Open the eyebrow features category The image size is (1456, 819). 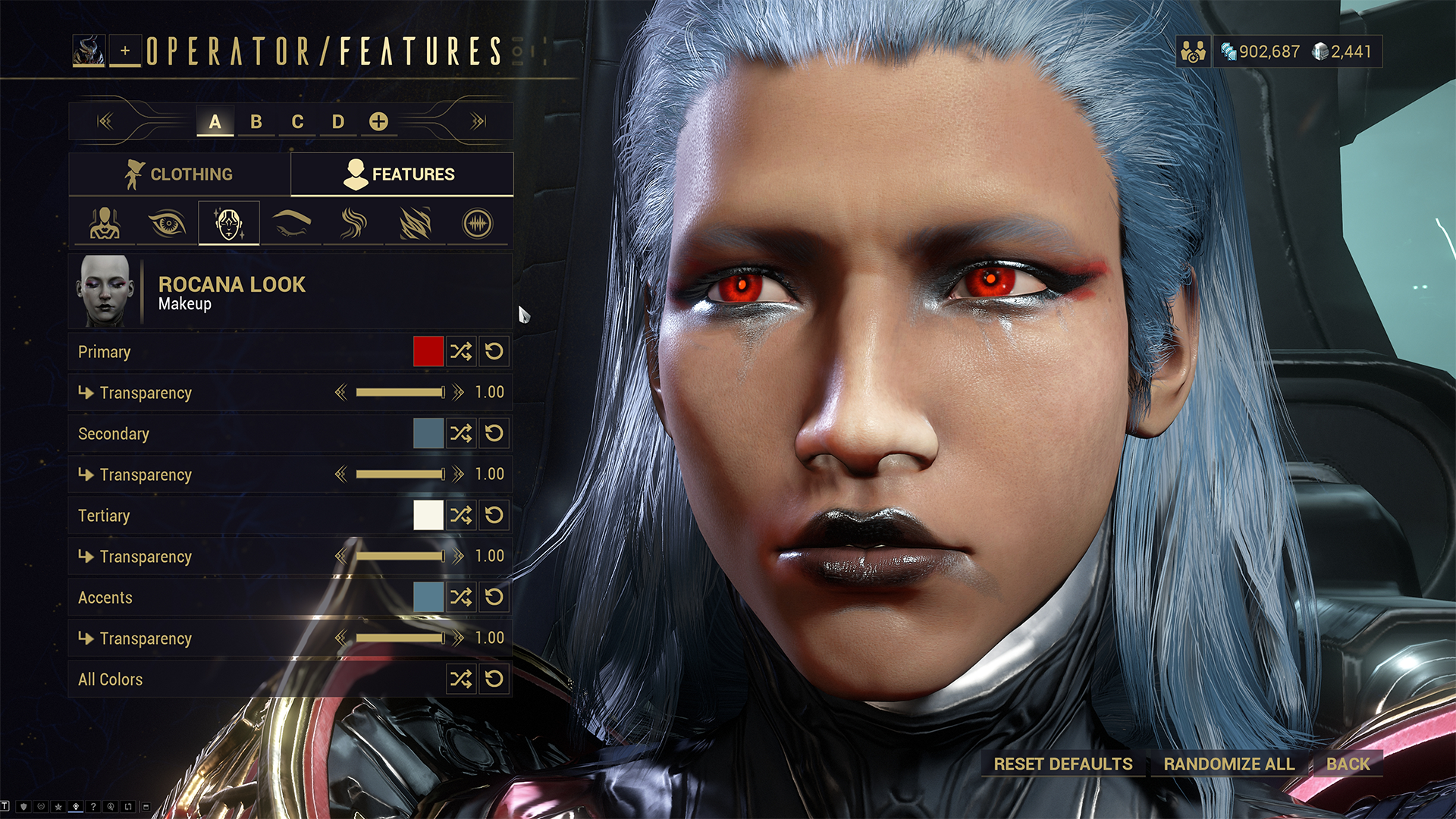pyautogui.click(x=291, y=224)
